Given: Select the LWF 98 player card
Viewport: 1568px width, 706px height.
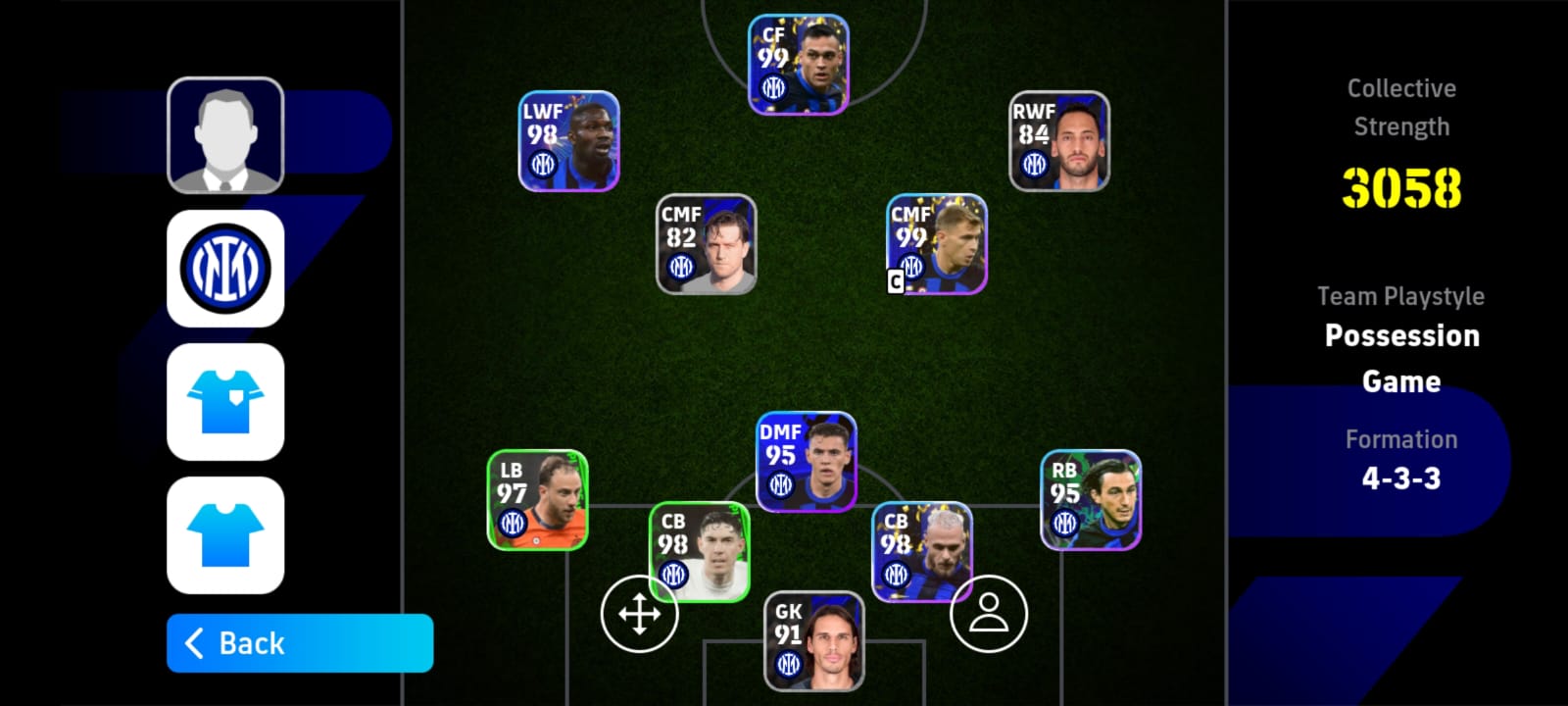Looking at the screenshot, I should coord(568,141).
